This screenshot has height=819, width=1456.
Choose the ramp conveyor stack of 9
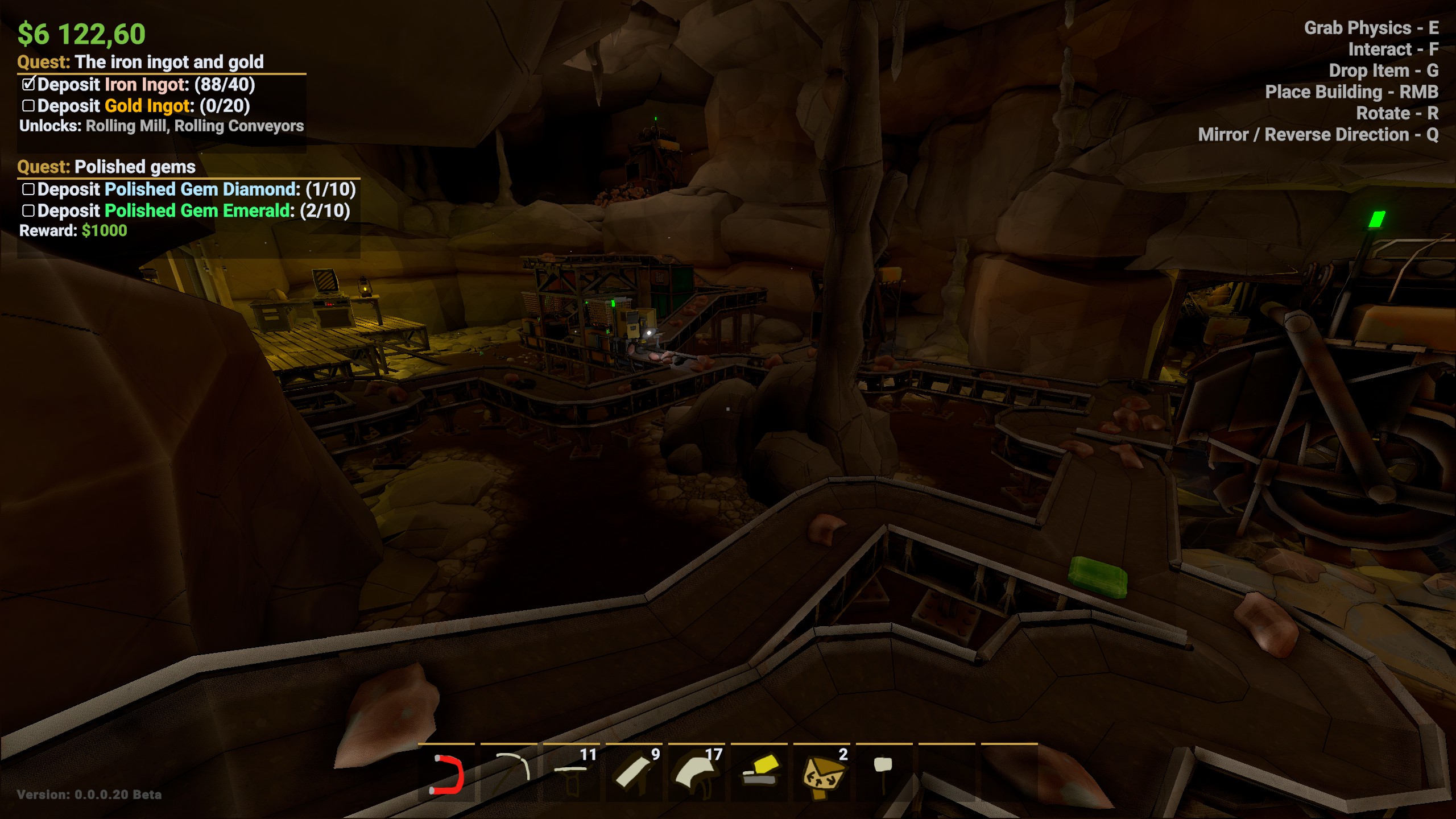[x=634, y=773]
